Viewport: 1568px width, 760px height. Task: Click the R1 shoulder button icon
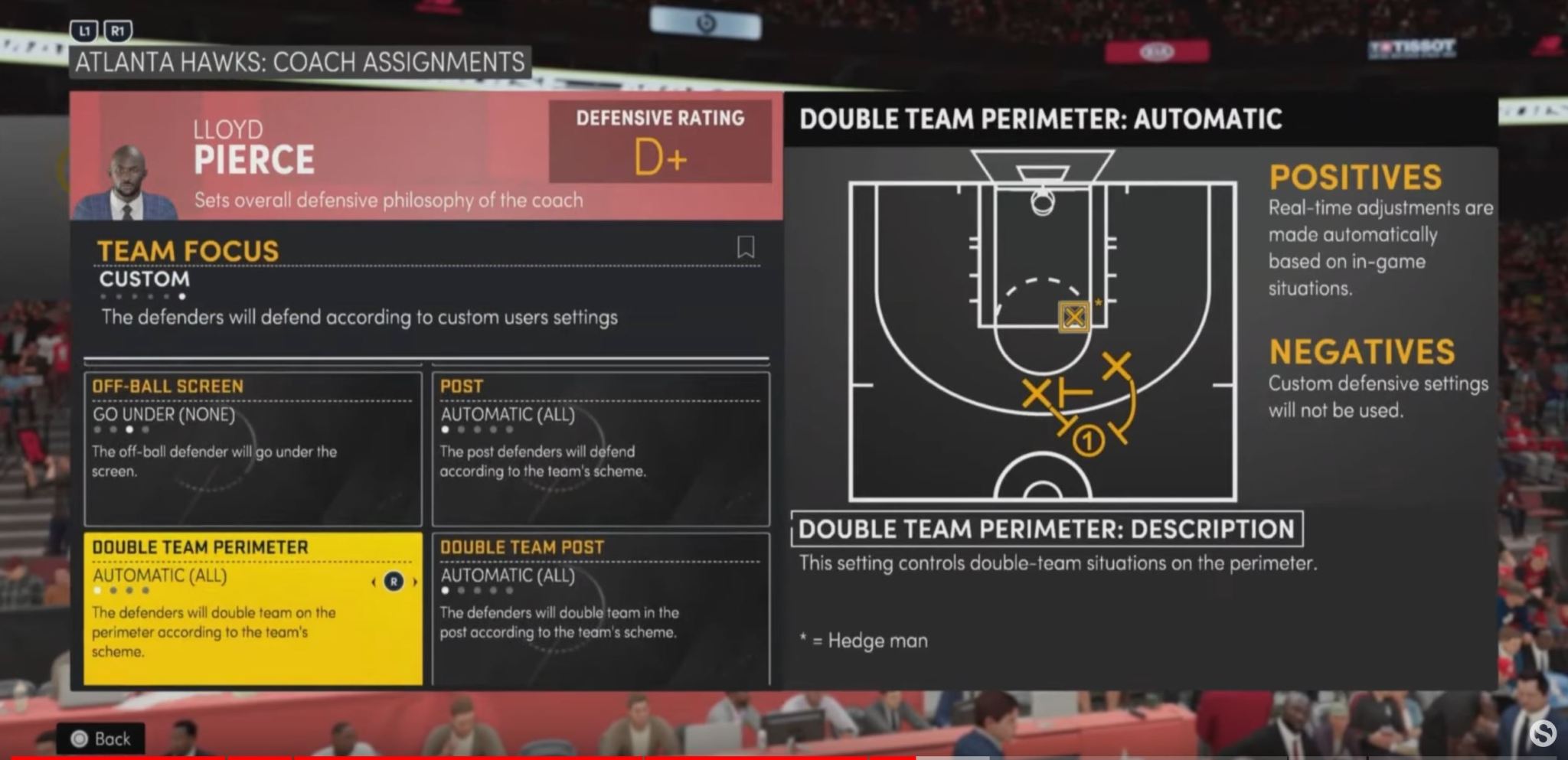tap(119, 31)
